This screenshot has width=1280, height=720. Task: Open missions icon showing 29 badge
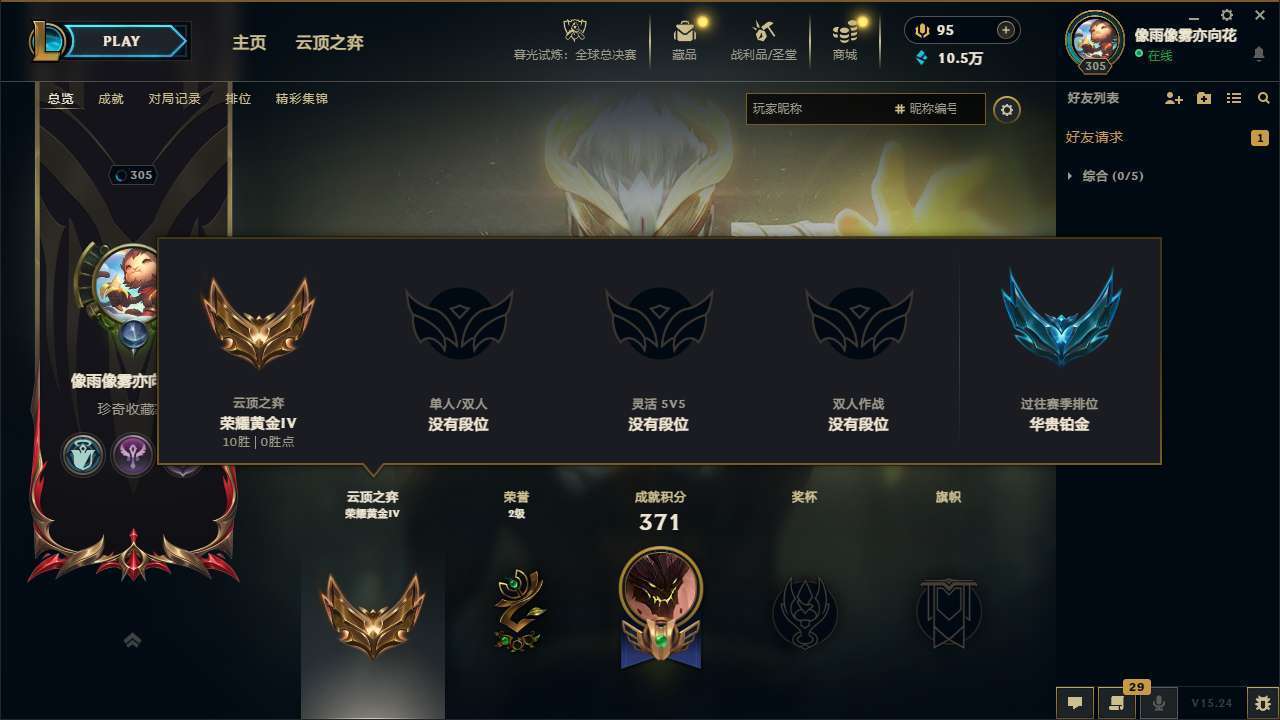coord(1115,703)
